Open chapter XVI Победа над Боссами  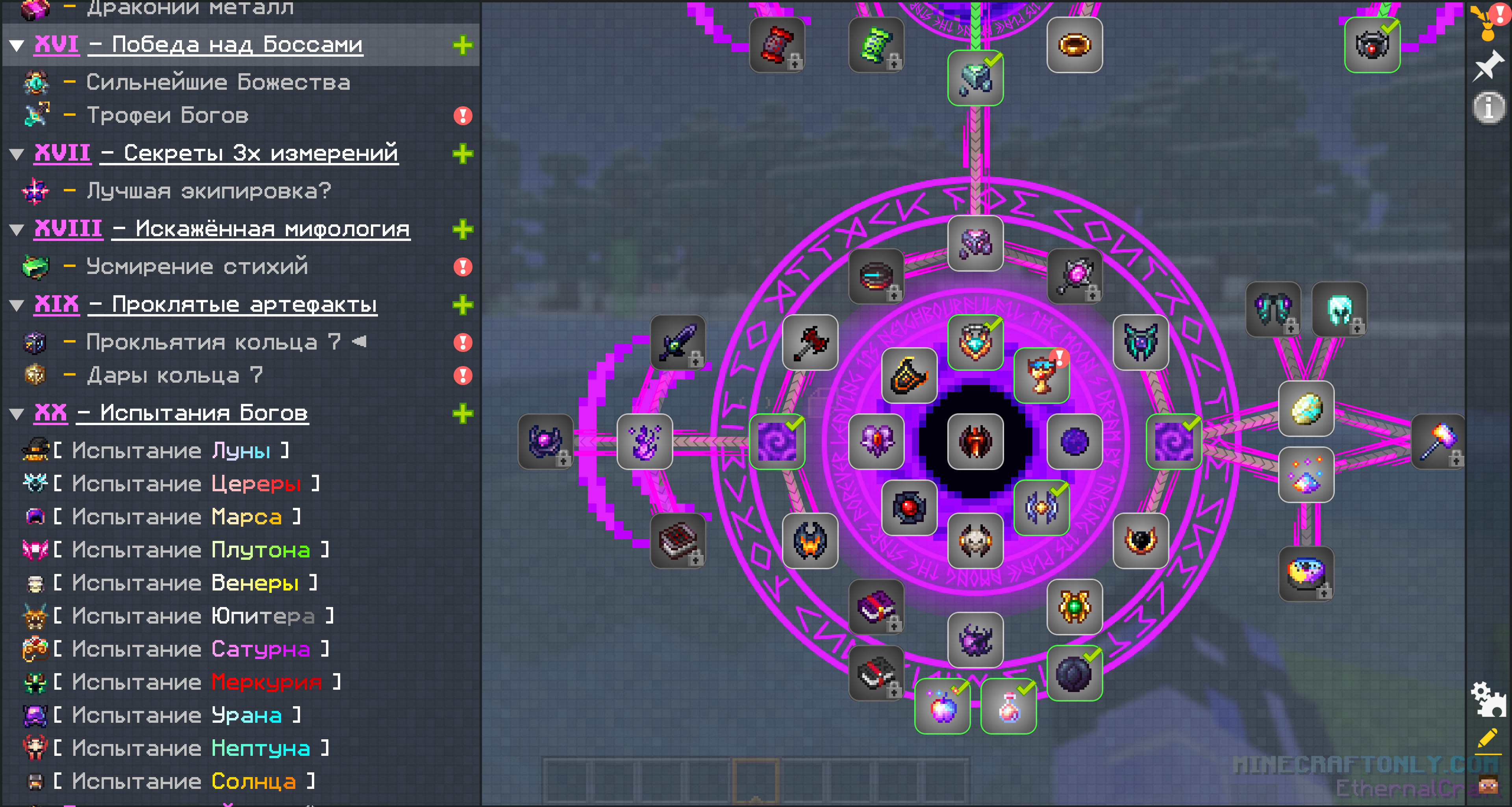(x=226, y=44)
